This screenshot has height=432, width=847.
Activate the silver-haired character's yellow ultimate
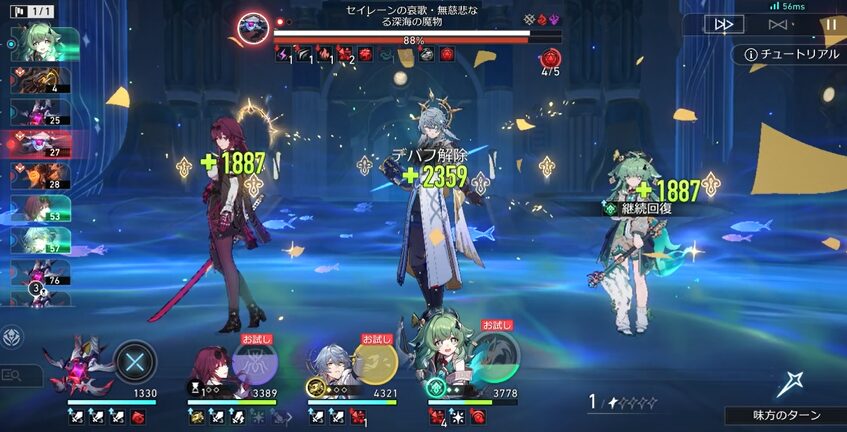(376, 360)
